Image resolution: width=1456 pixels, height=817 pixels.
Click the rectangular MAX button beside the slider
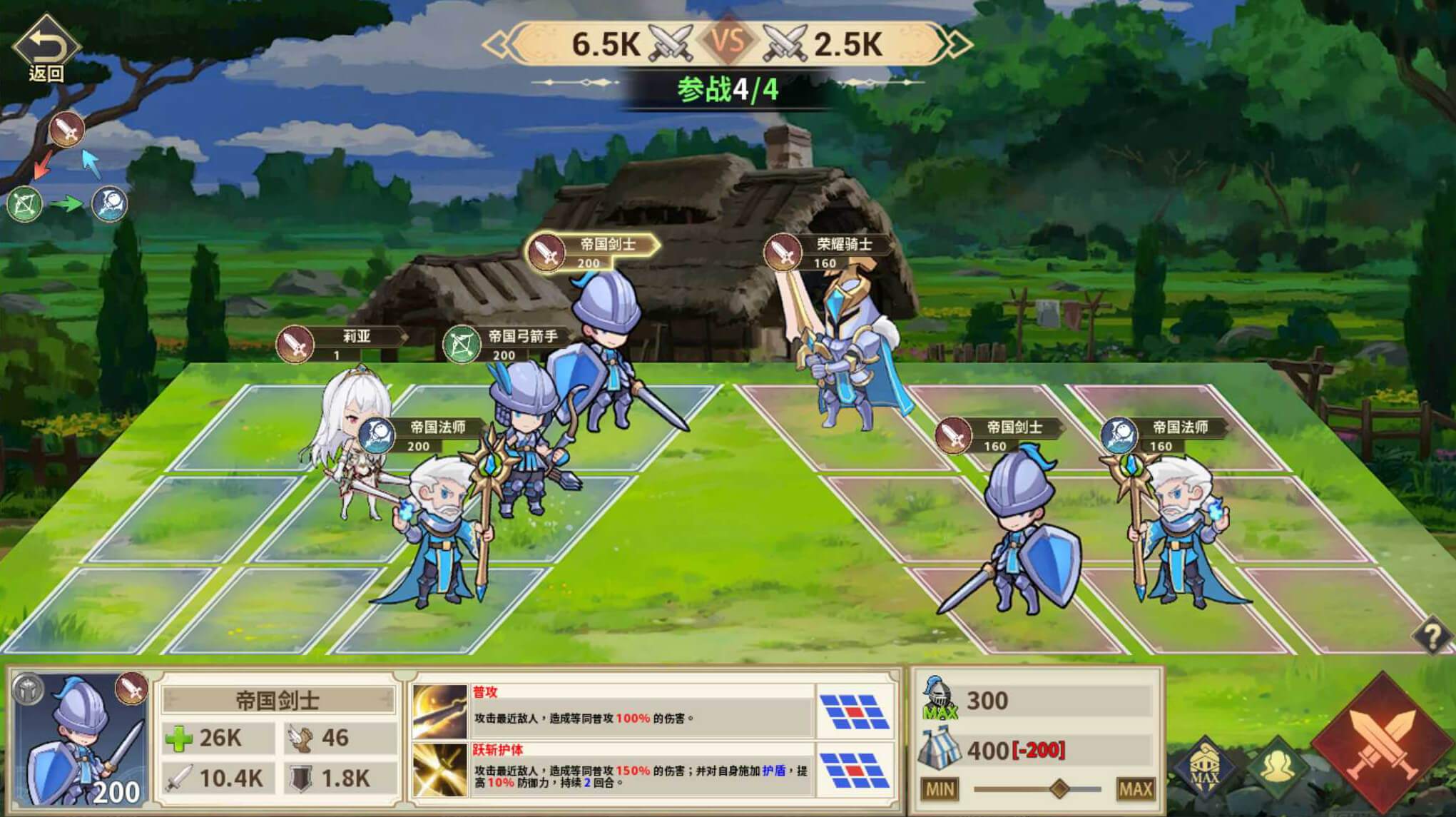[x=1135, y=789]
